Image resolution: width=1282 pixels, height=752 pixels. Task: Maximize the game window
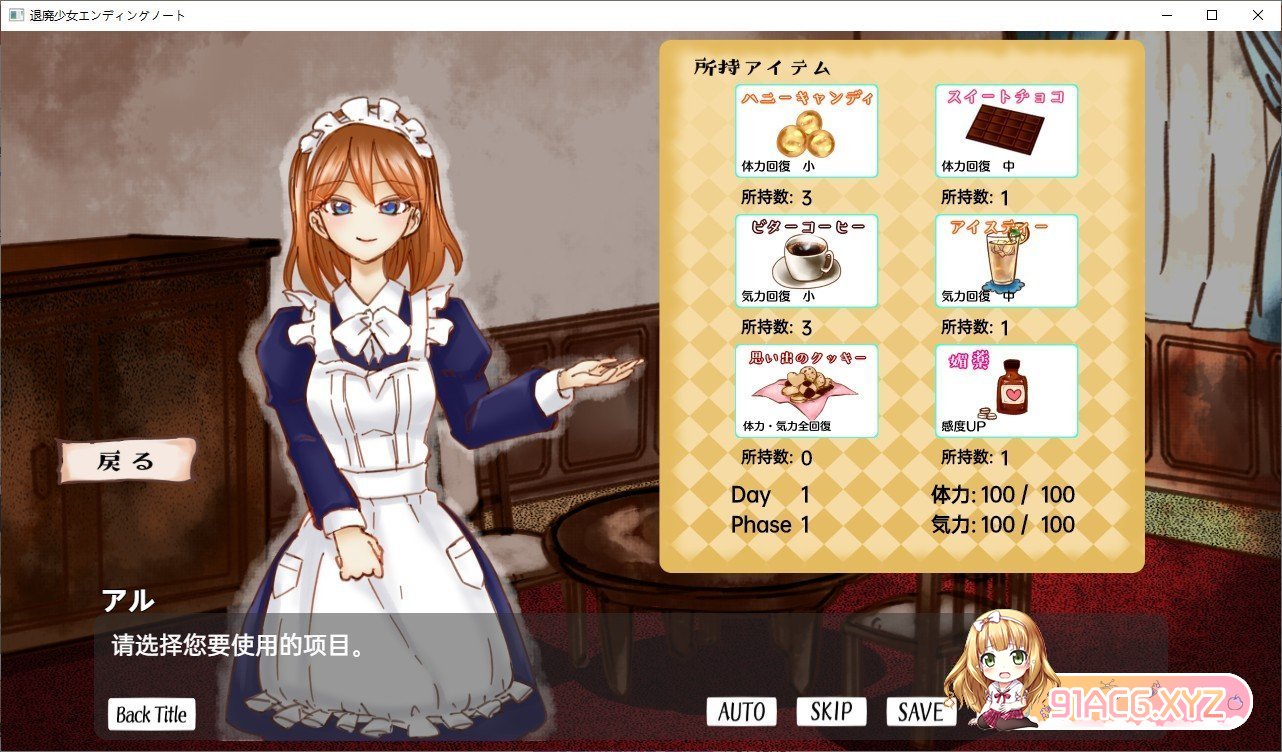point(1212,15)
